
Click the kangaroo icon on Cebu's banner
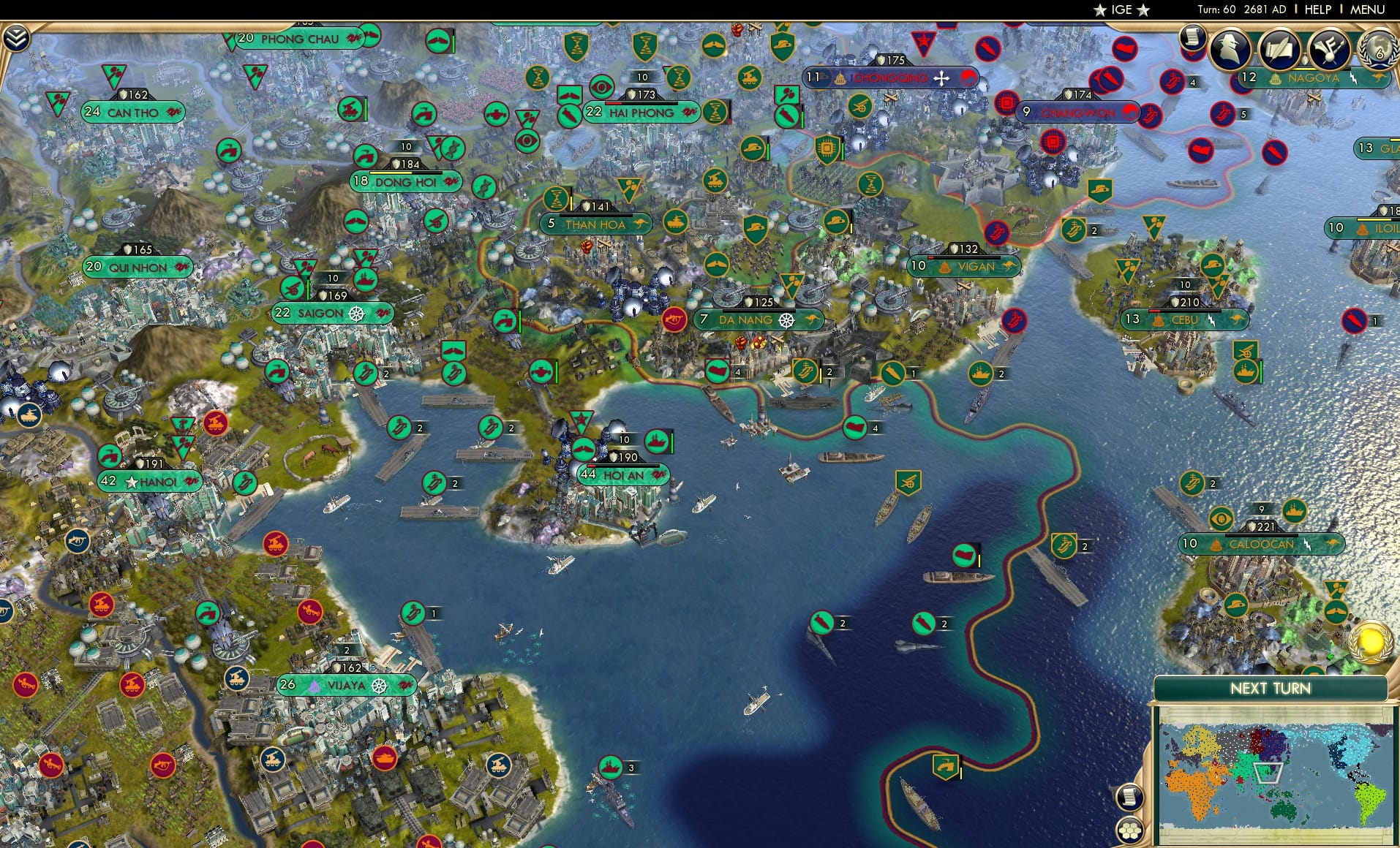[x=1237, y=319]
